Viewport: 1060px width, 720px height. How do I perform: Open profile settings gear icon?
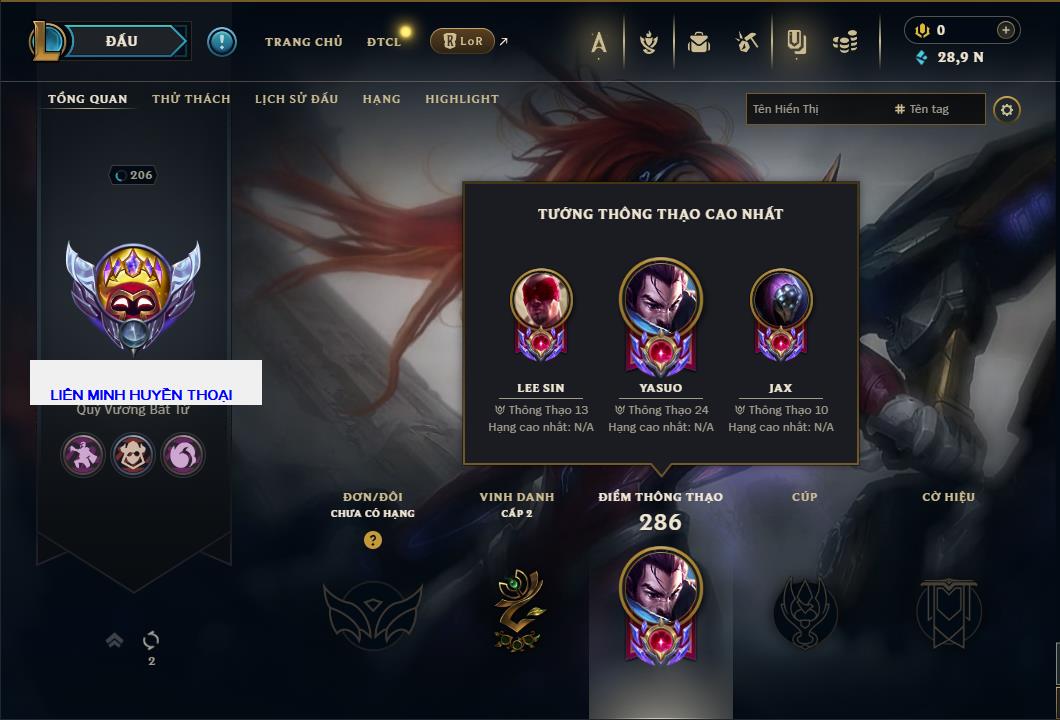tap(1007, 109)
